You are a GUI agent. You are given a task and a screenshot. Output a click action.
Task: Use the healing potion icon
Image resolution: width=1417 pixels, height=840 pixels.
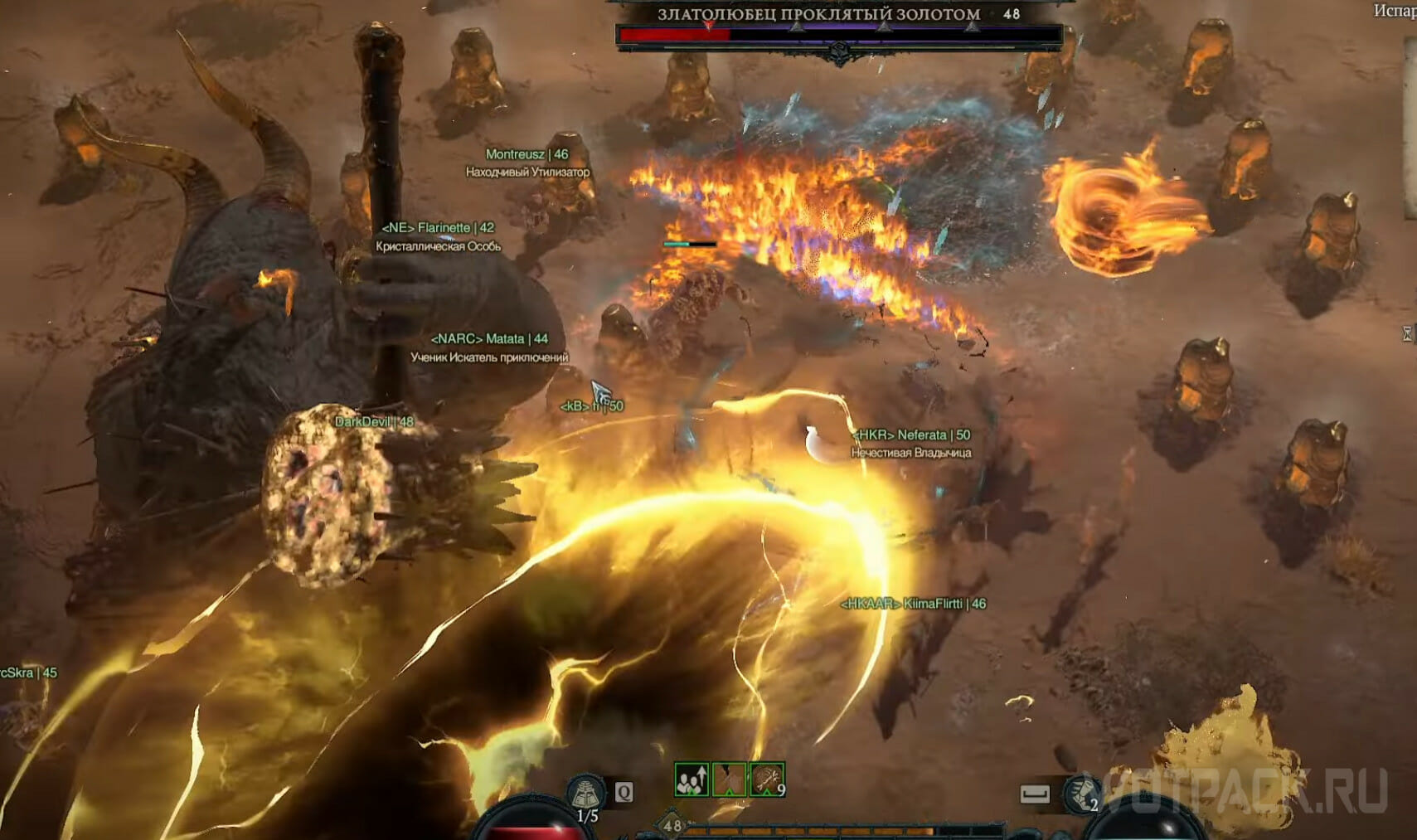[x=586, y=793]
